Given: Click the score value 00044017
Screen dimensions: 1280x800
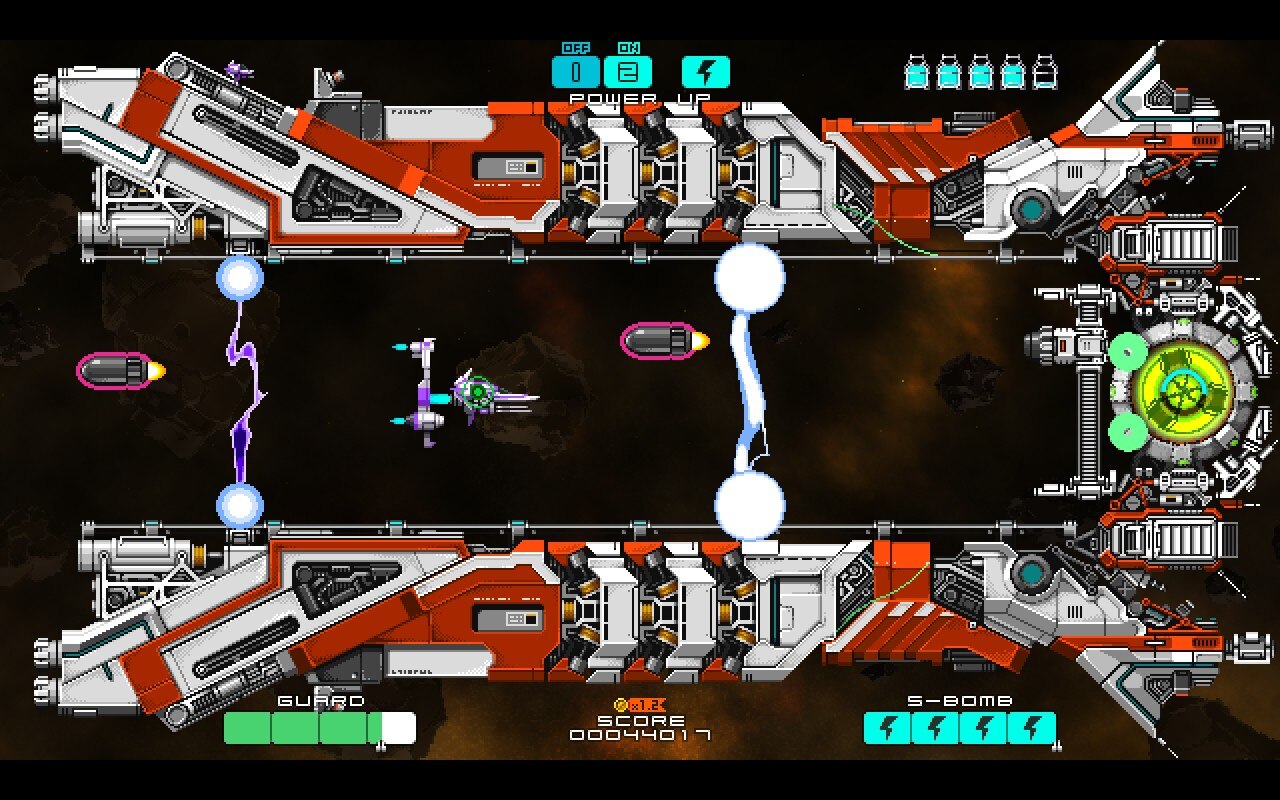Looking at the screenshot, I should 640,734.
